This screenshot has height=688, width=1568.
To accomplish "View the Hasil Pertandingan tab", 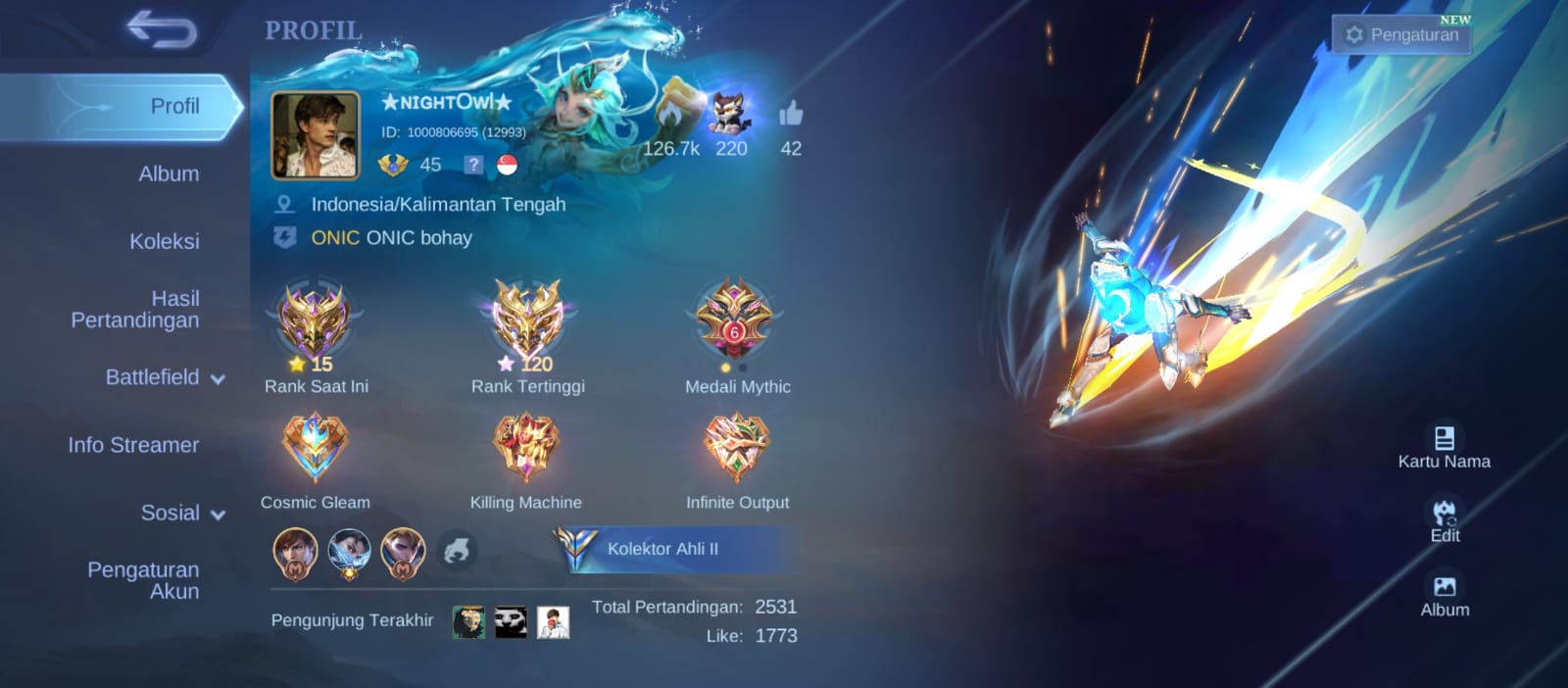I will [x=135, y=309].
